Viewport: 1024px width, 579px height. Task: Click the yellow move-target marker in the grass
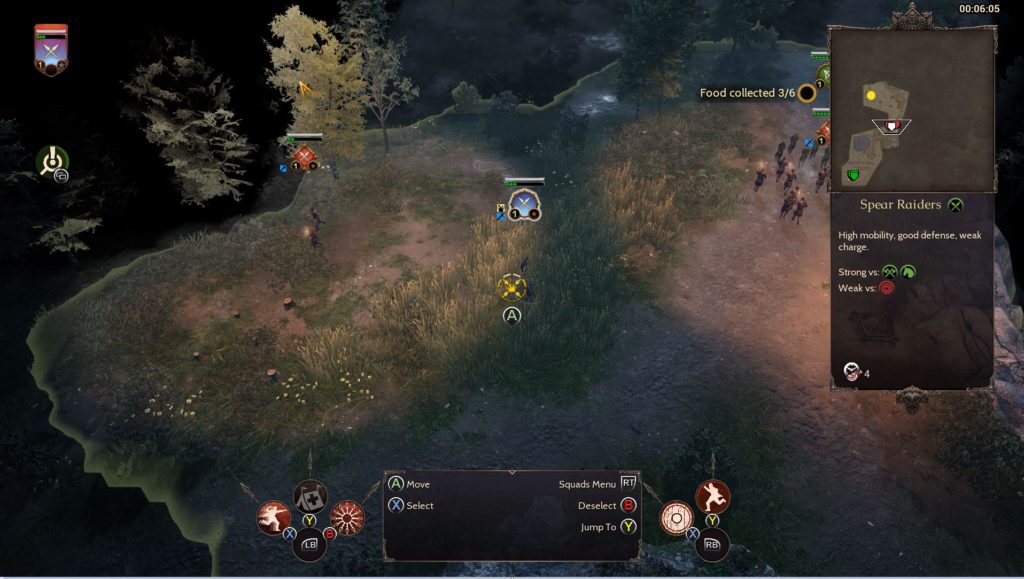click(512, 287)
